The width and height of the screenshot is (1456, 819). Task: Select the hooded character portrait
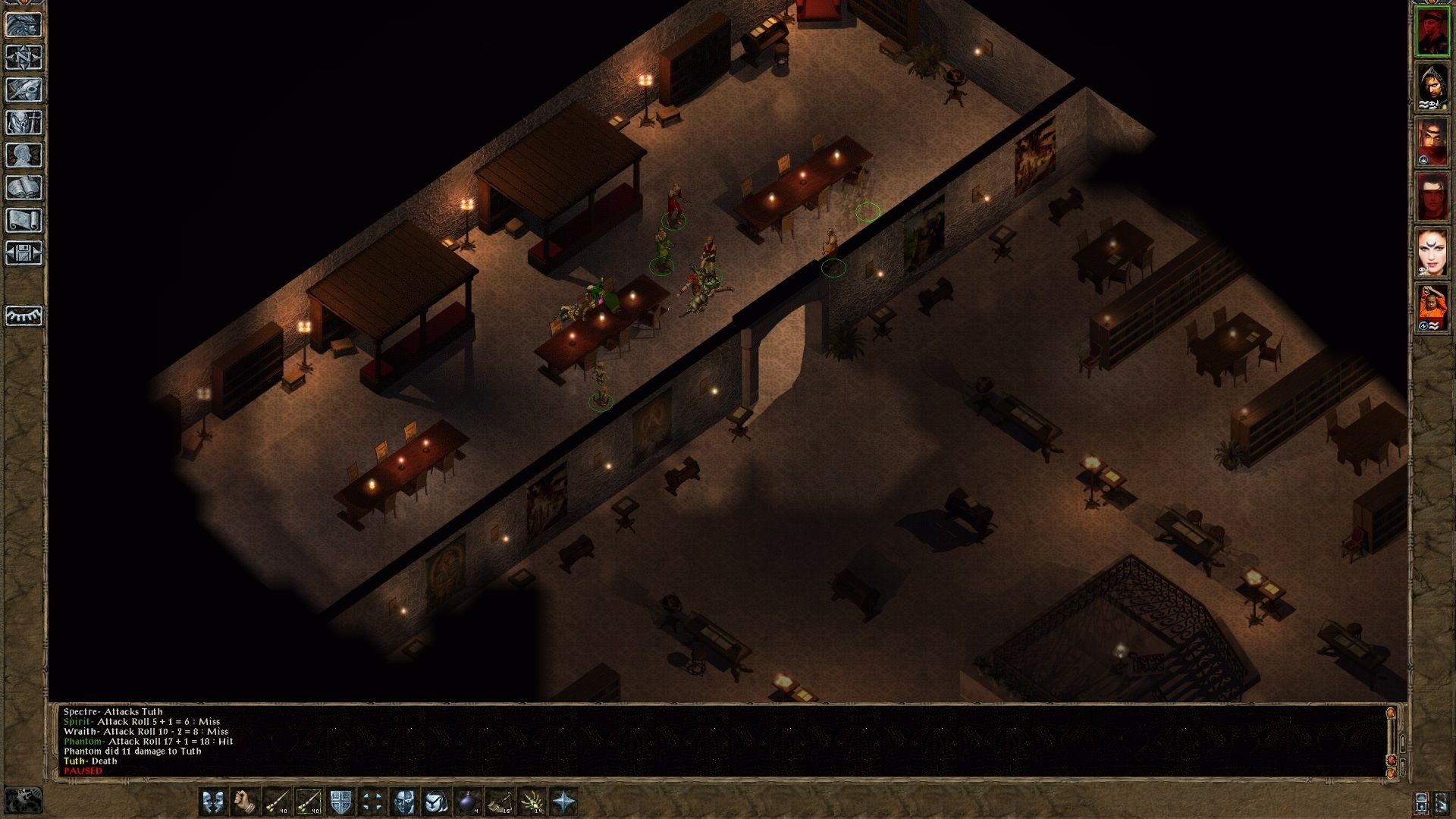(1432, 86)
